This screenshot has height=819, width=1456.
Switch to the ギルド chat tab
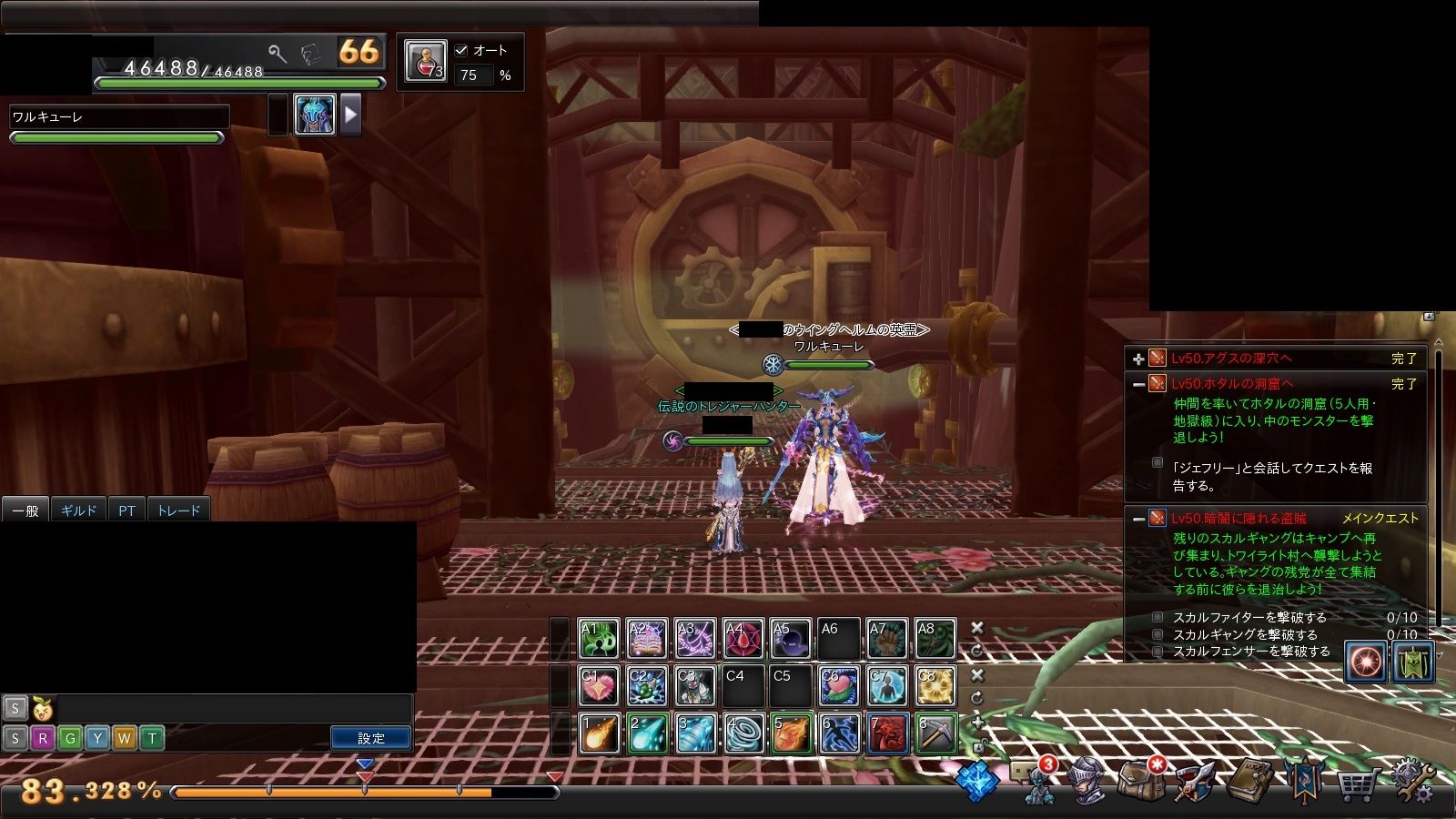click(x=78, y=511)
